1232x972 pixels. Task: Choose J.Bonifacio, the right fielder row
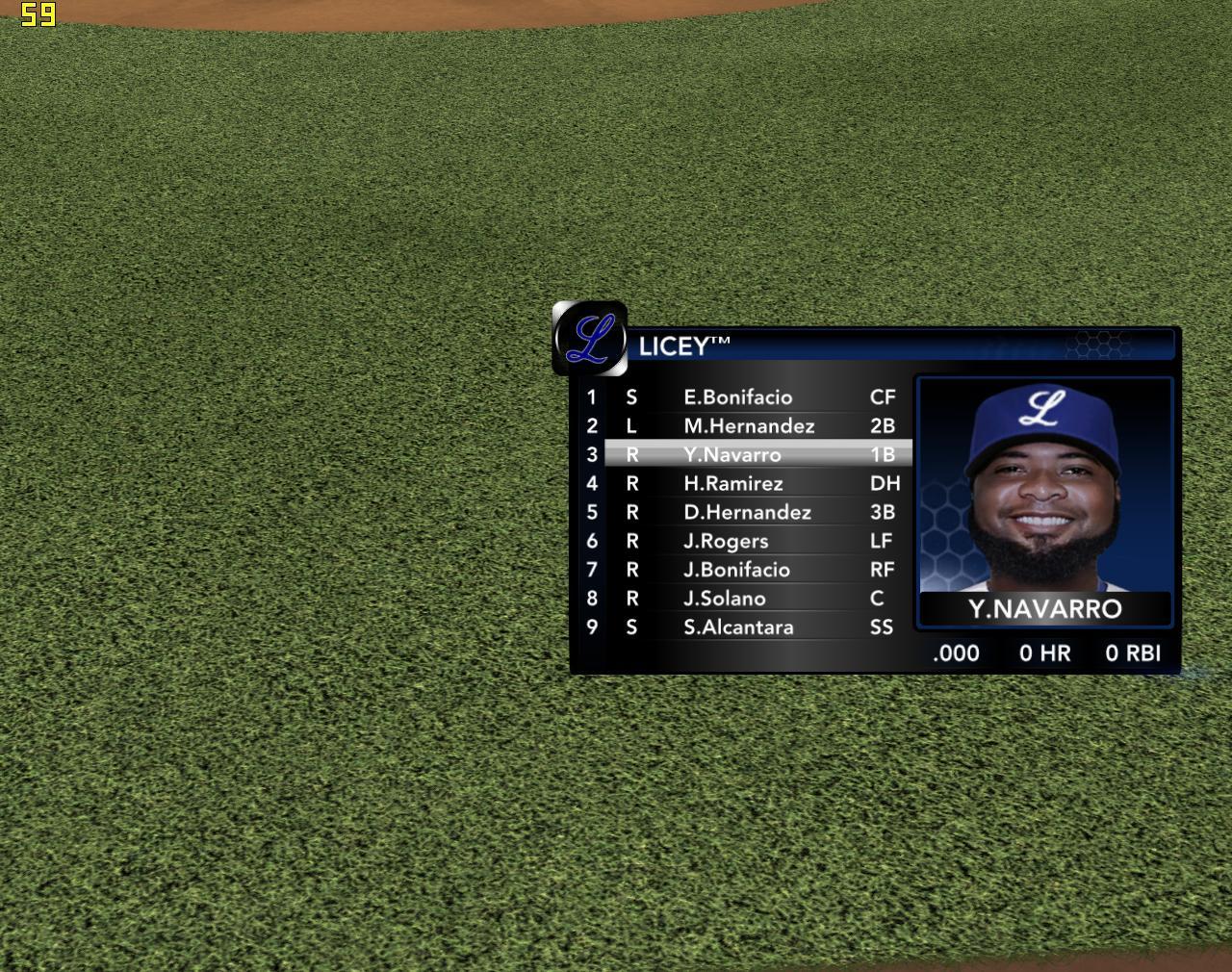(736, 570)
